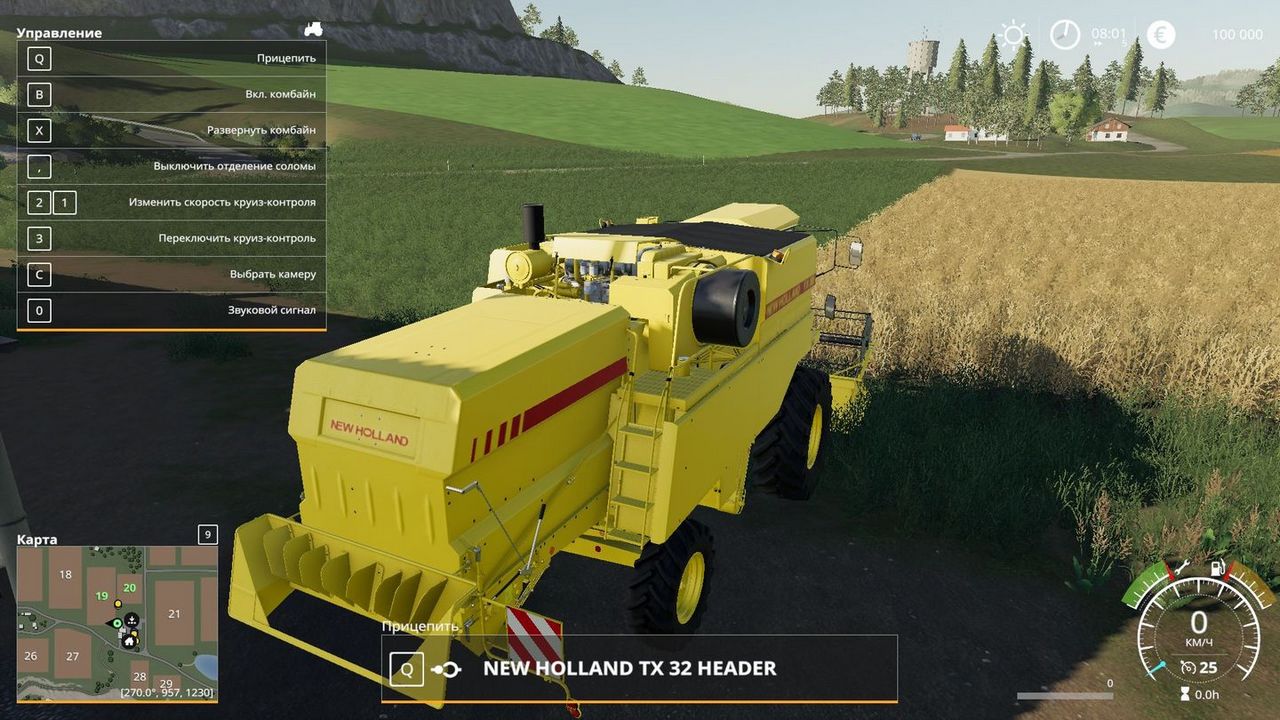Click the tractor icon above the controls list

(x=313, y=29)
